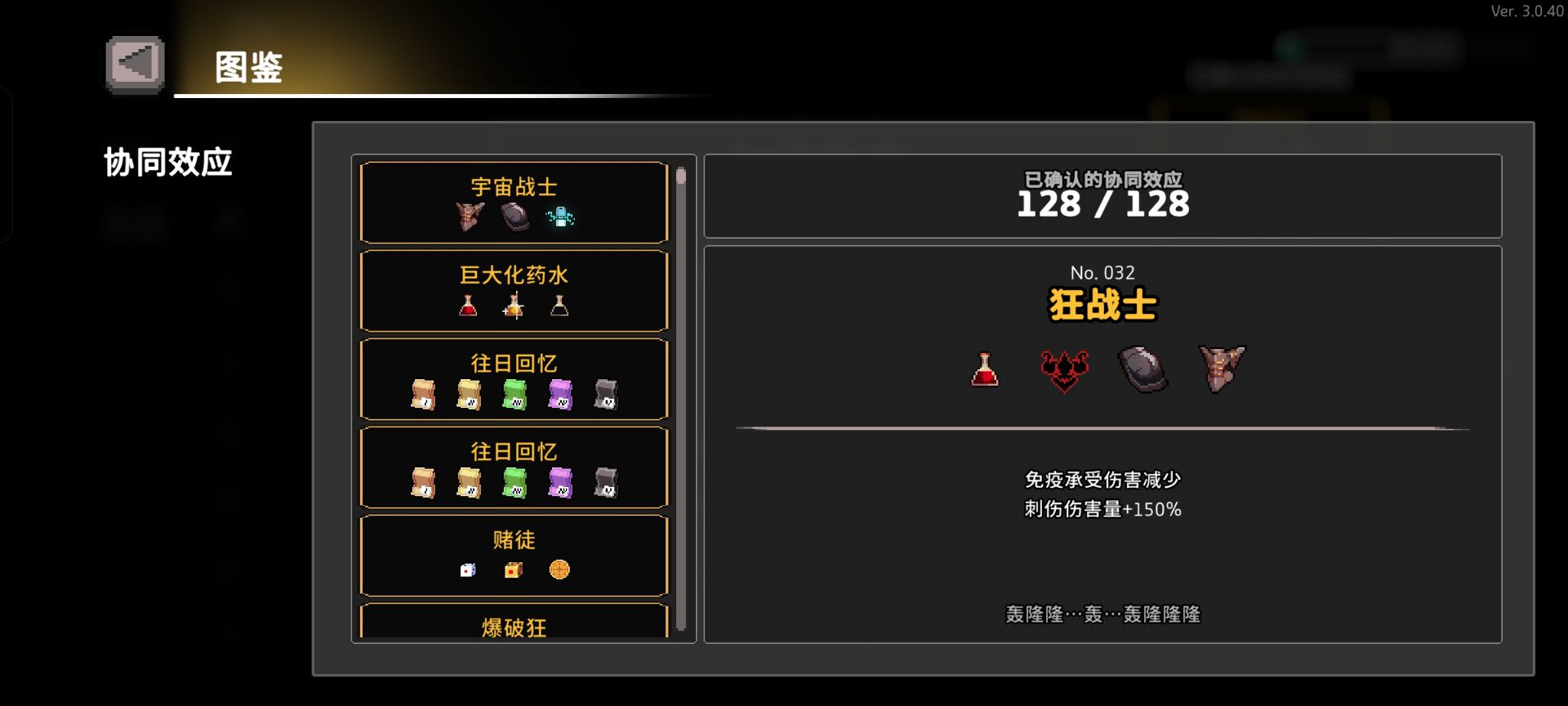Open the 爆破狂 synergy entry
Viewport: 1568px width, 706px height.
(x=513, y=628)
